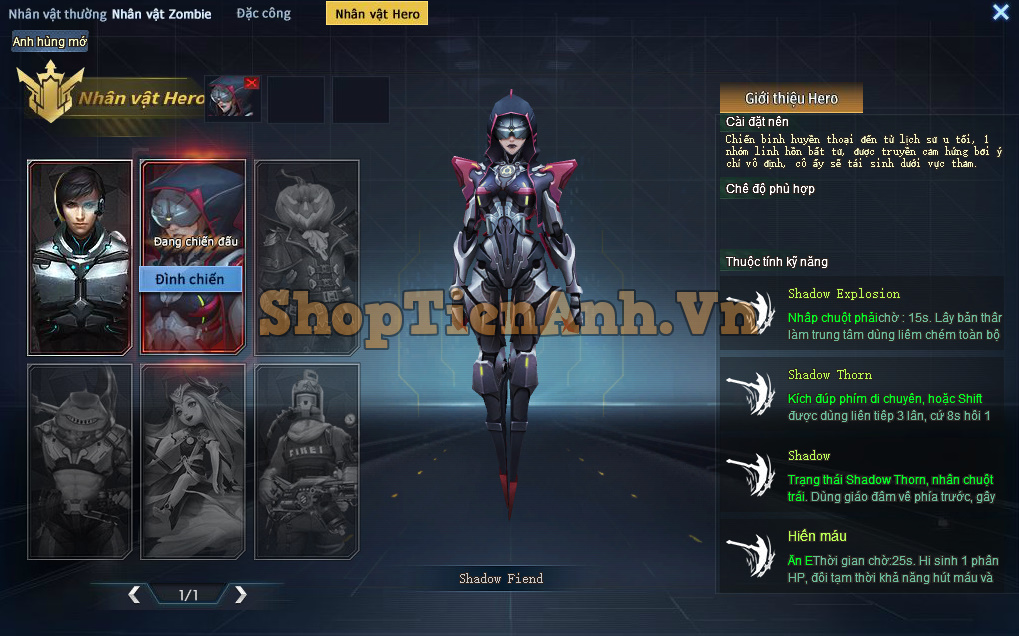Image resolution: width=1019 pixels, height=636 pixels.
Task: Close the hero window with the X
Action: (1000, 12)
